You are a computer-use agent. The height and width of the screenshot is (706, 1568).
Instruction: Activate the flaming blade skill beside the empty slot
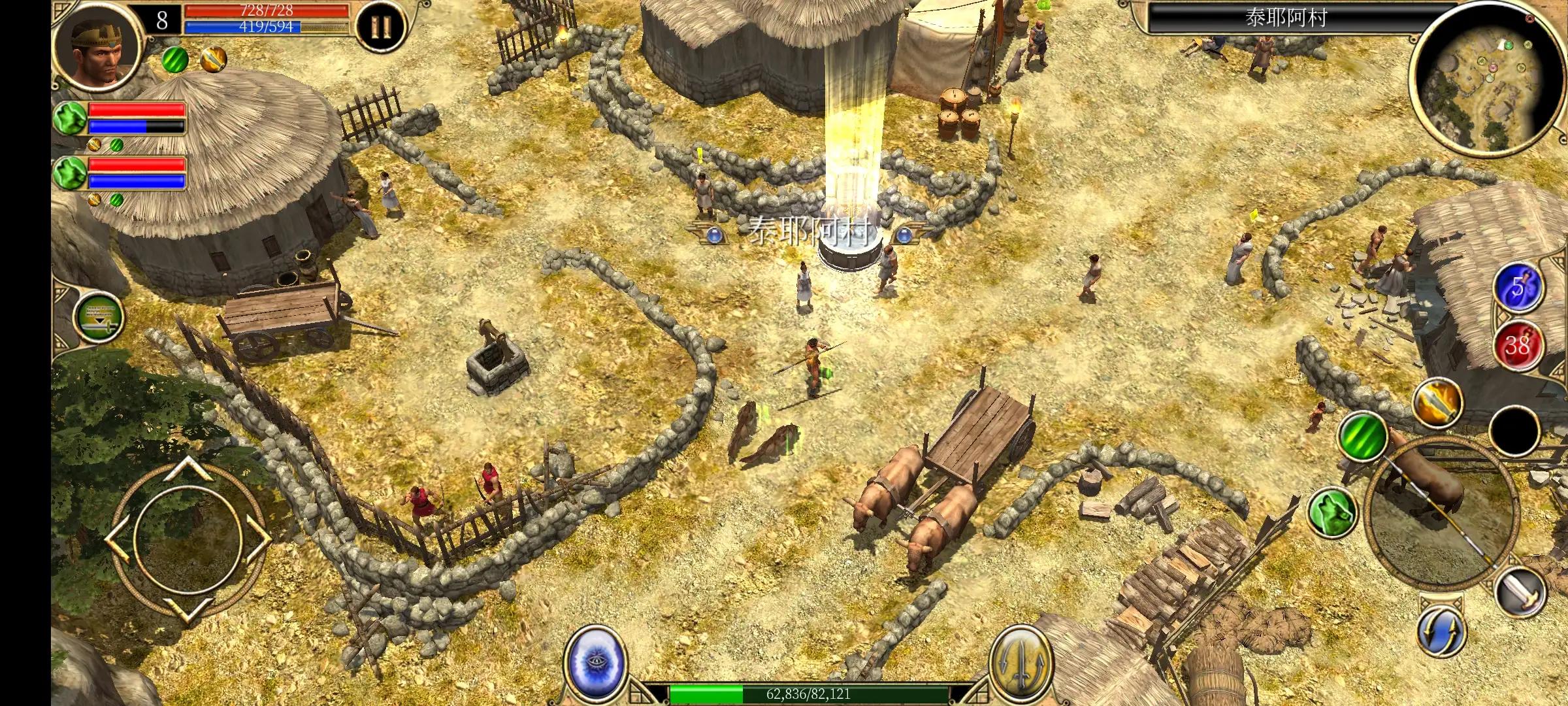click(x=1438, y=402)
